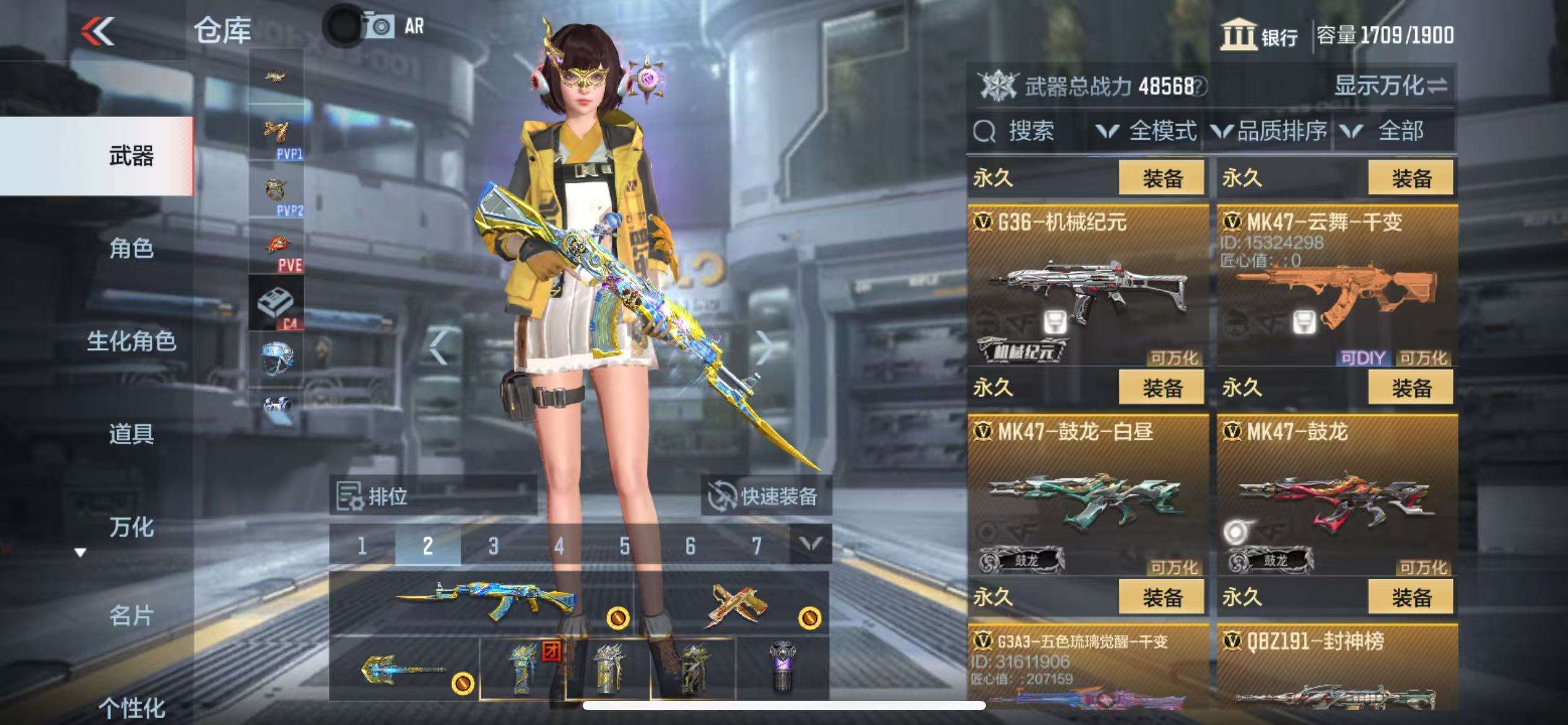Viewport: 1568px width, 725px height.
Task: Open the 排位 loadout mode selector
Action: tap(432, 496)
